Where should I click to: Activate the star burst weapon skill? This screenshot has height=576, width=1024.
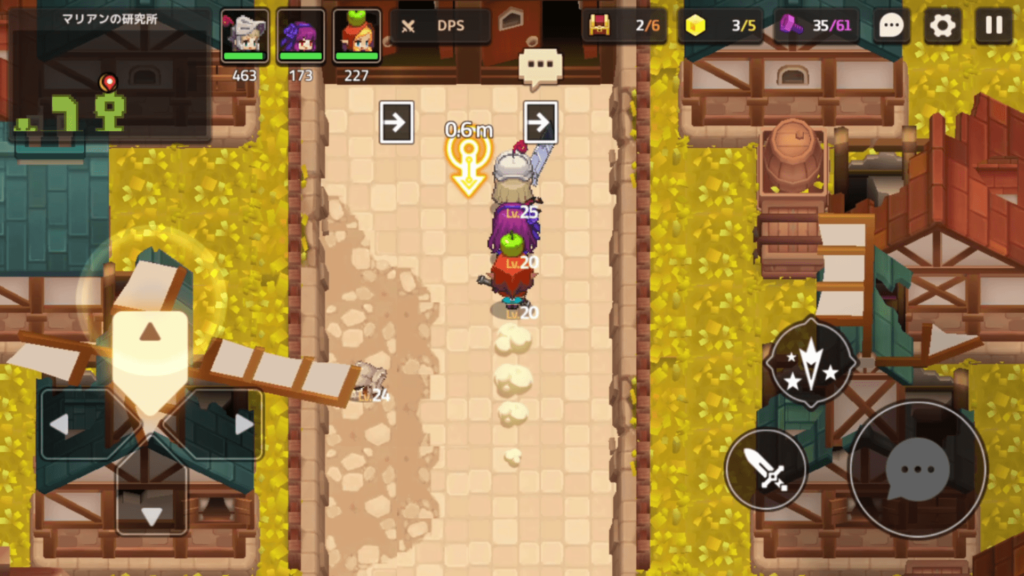[x=810, y=363]
